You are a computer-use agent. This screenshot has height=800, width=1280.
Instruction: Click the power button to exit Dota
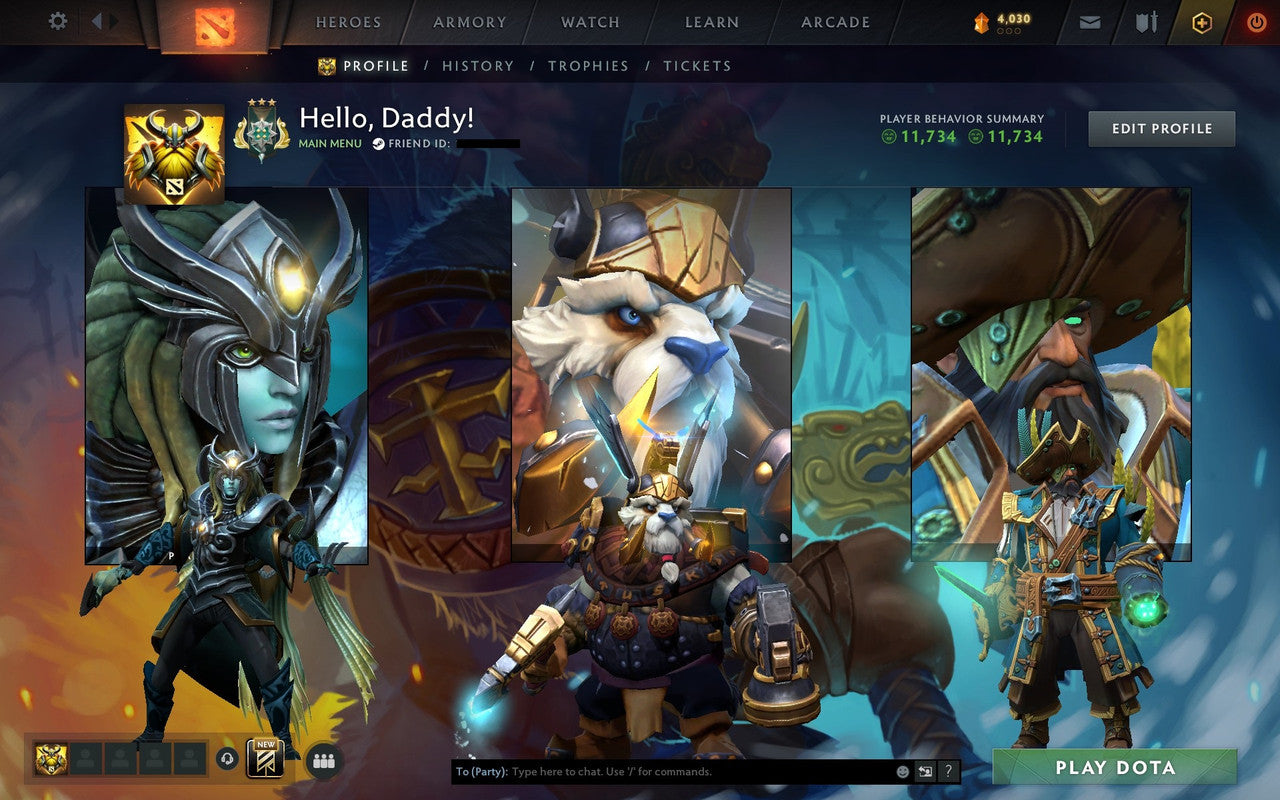click(1256, 21)
